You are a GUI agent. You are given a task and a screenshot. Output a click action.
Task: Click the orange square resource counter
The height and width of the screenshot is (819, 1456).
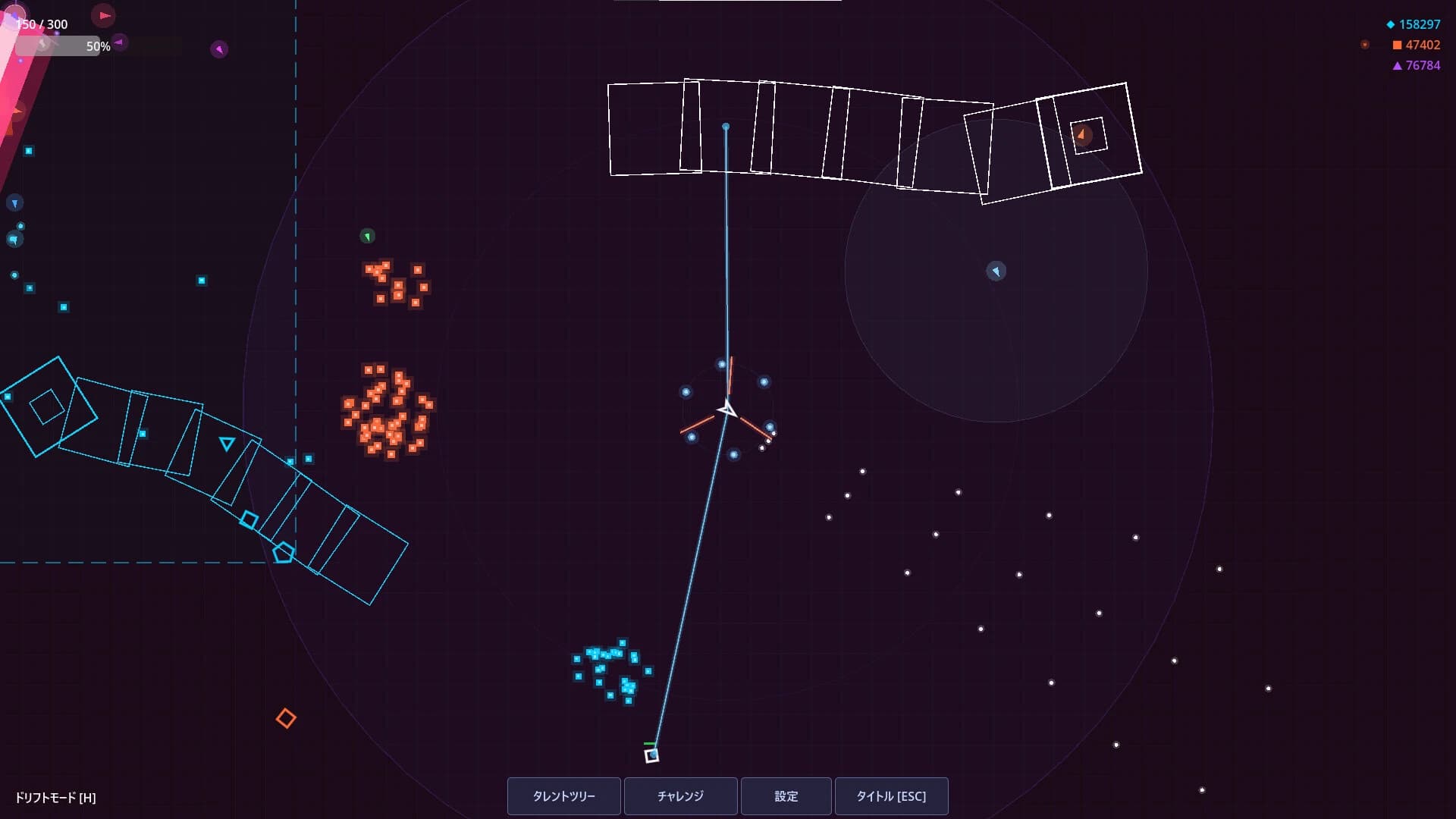pos(1415,45)
